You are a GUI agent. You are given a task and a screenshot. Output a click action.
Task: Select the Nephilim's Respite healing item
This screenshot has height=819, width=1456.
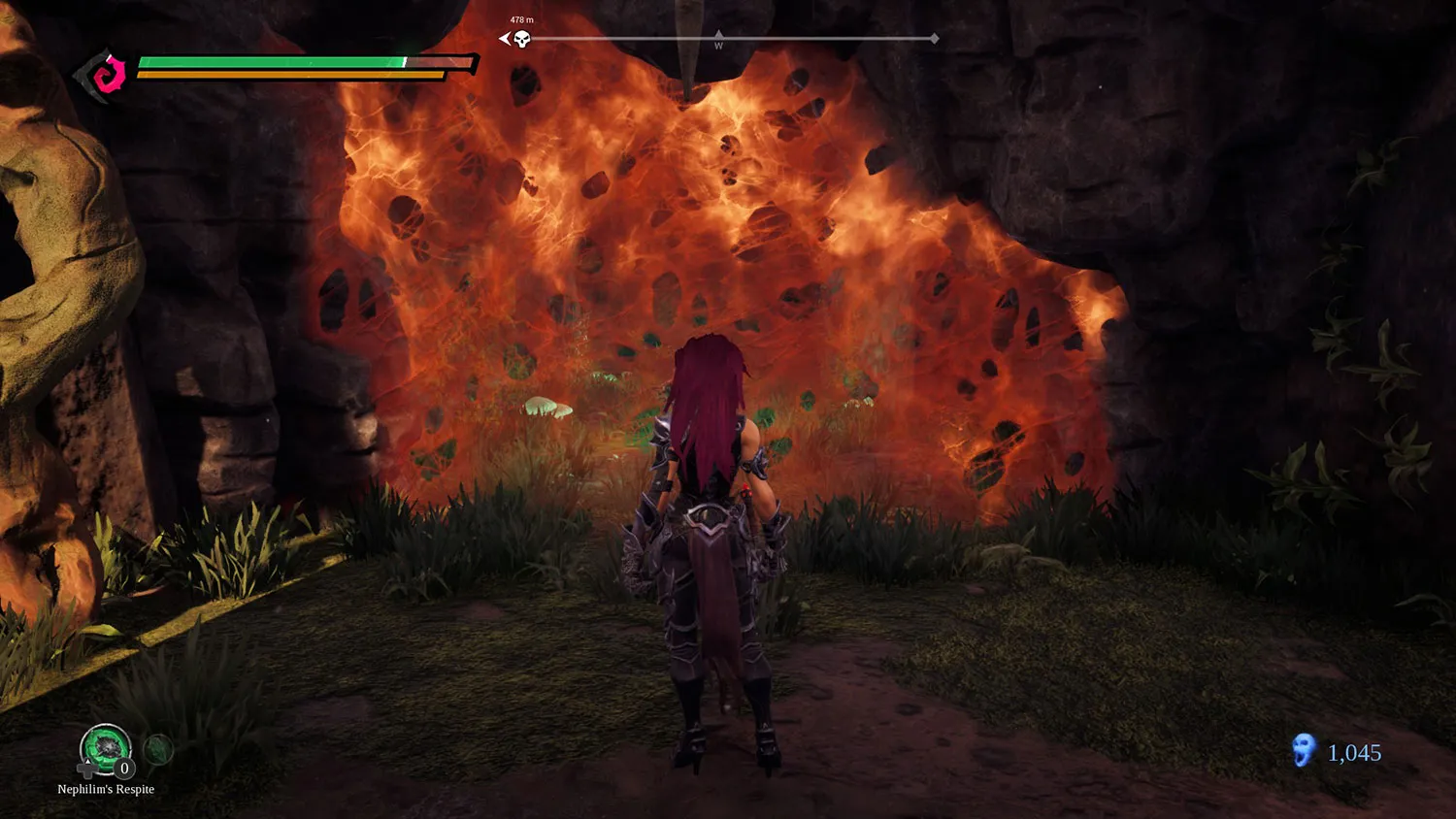[x=105, y=749]
